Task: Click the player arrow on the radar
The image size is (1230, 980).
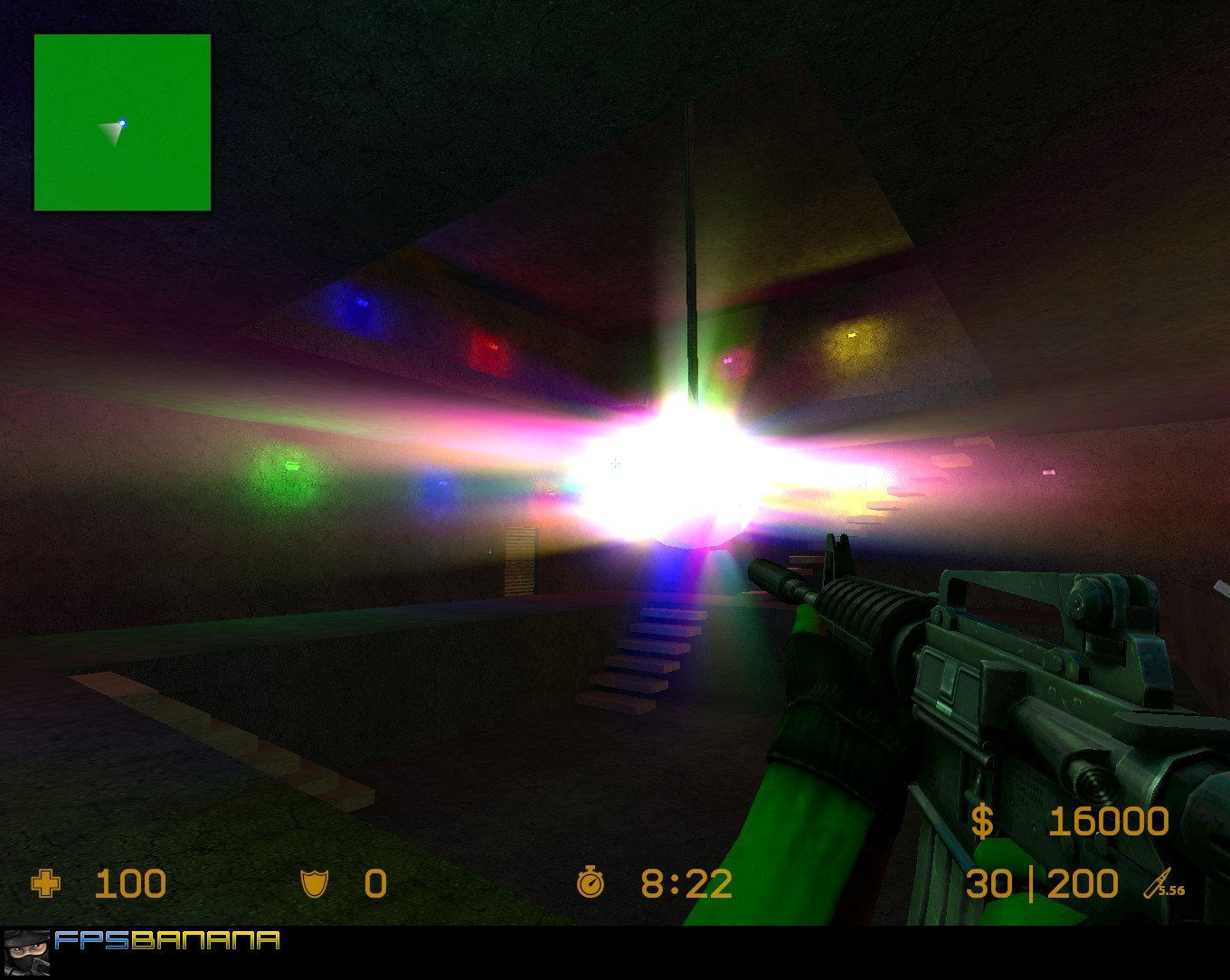Action: [x=110, y=131]
